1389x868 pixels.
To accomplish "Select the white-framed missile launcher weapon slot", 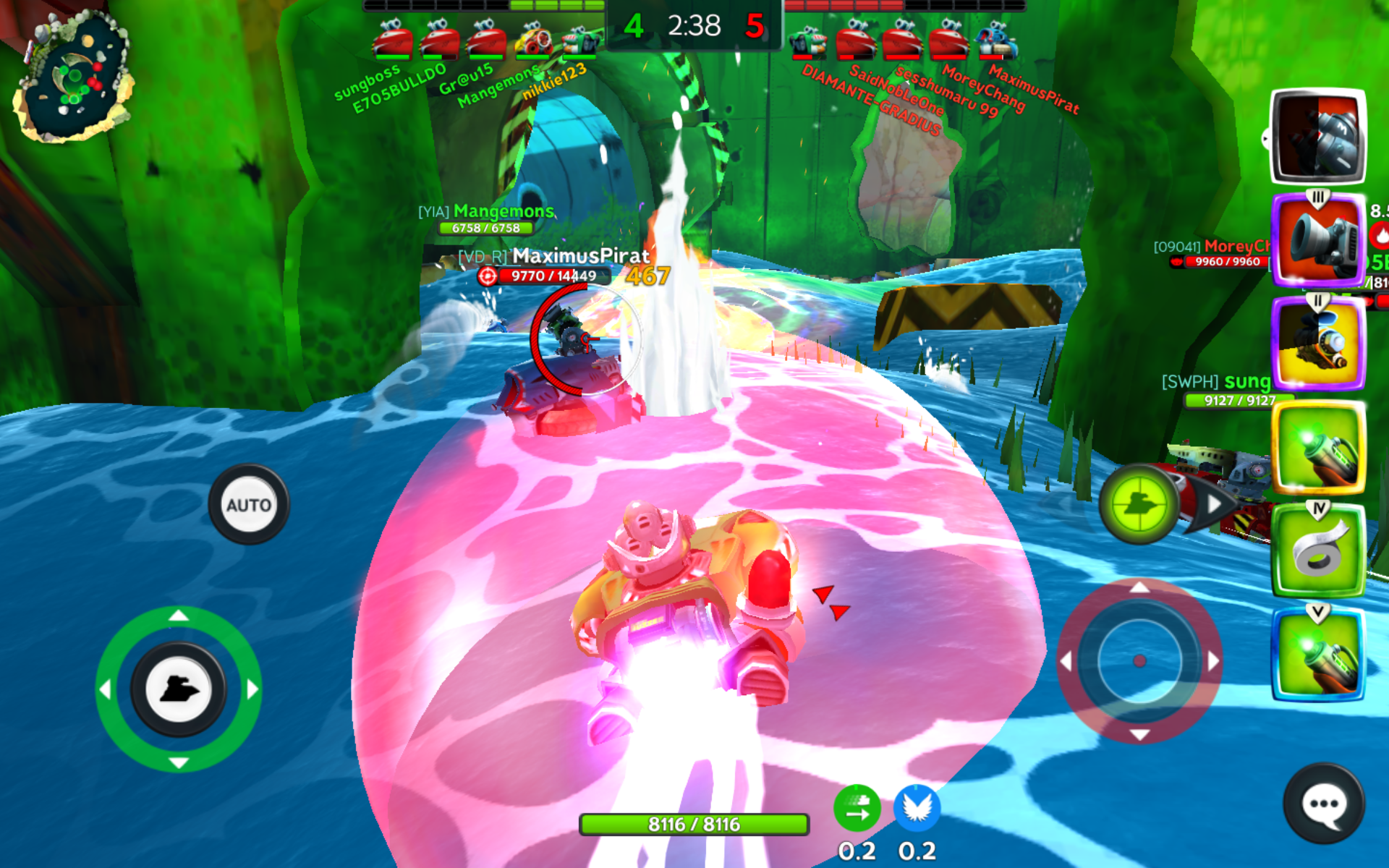I will tap(1318, 137).
